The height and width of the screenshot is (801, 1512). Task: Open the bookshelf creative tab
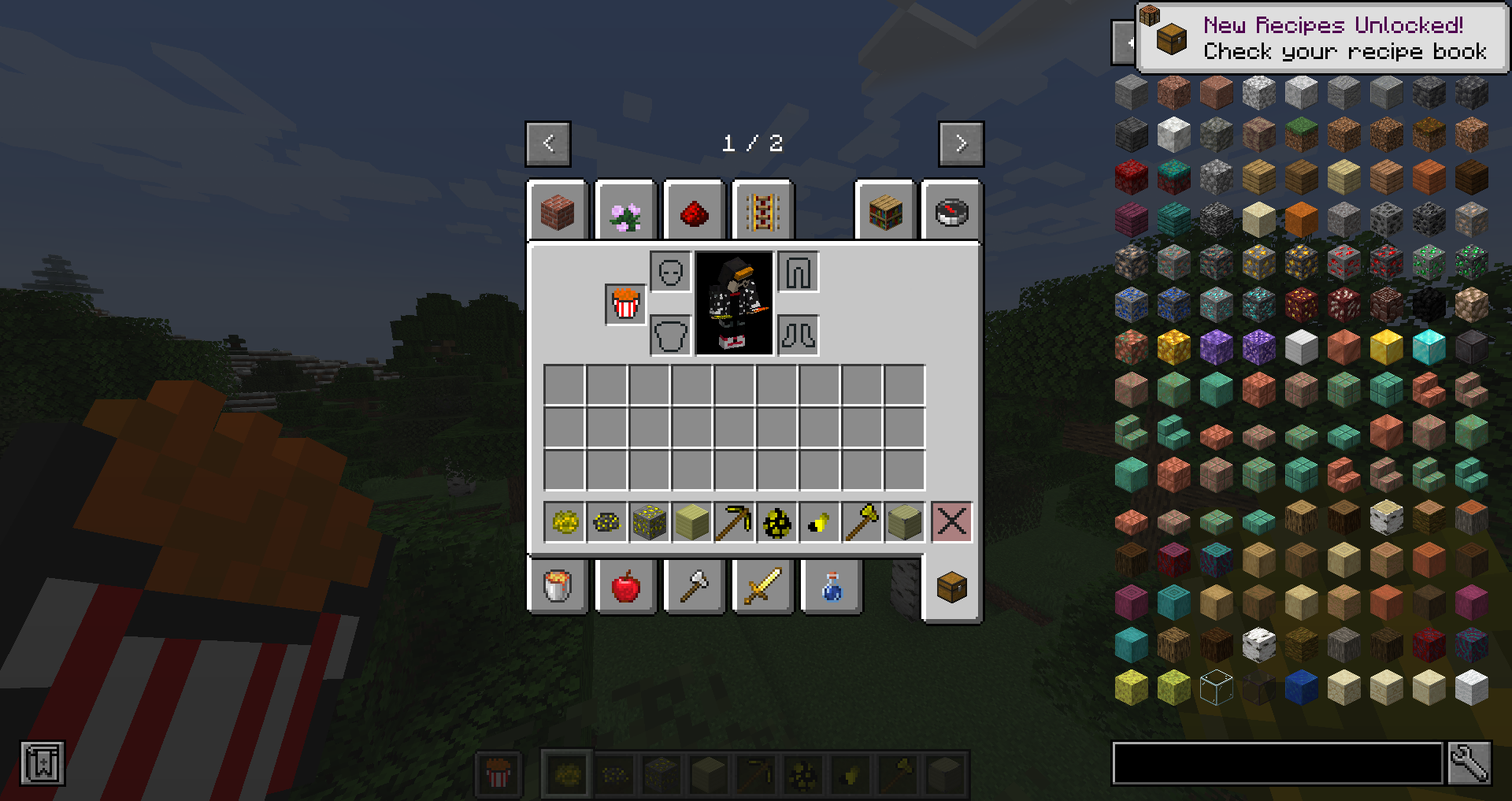884,211
